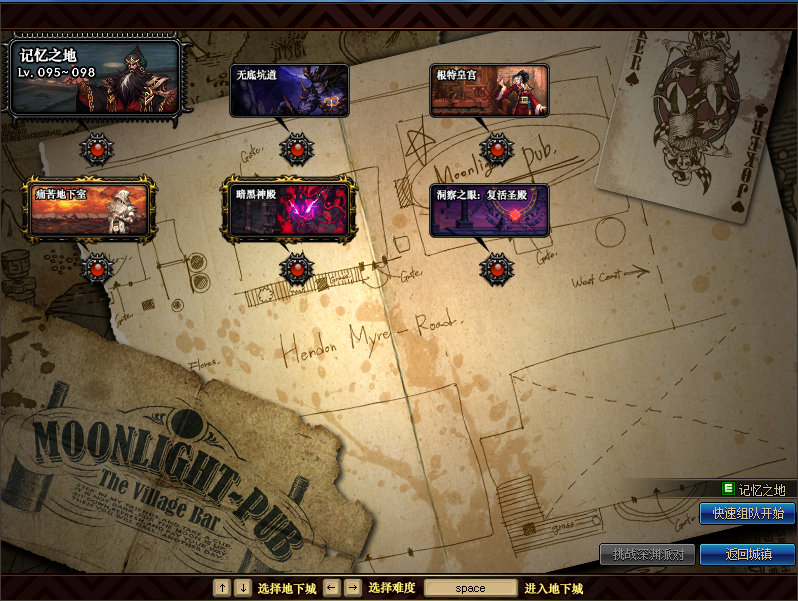Select the 无底坑道 dungeon tile

pyautogui.click(x=289, y=91)
